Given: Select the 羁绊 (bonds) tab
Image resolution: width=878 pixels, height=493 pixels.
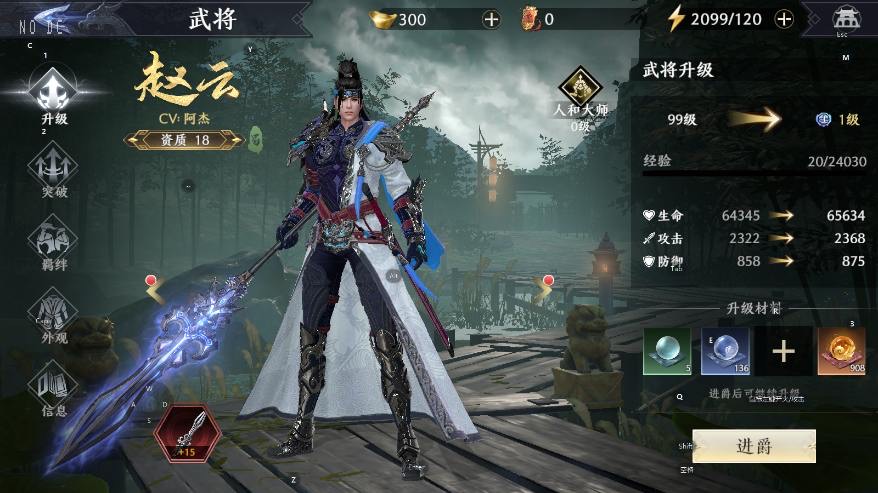Looking at the screenshot, I should point(54,242).
